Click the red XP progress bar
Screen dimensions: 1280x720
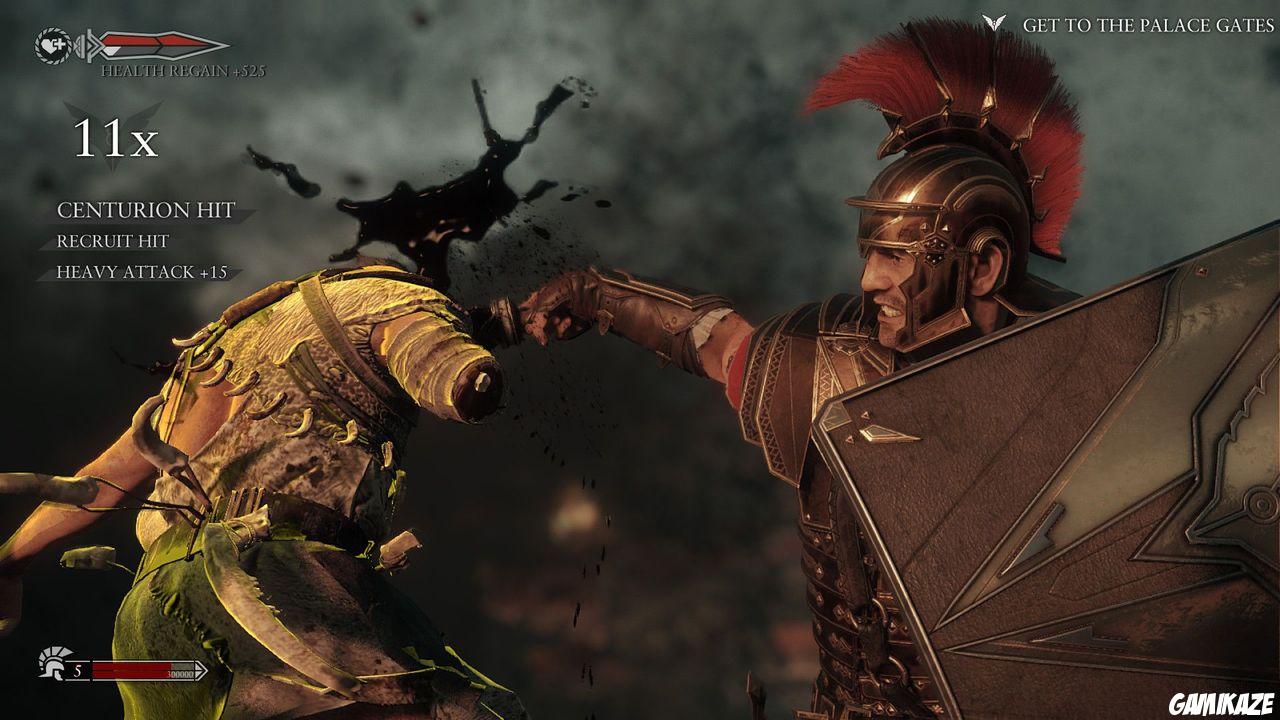click(132, 669)
